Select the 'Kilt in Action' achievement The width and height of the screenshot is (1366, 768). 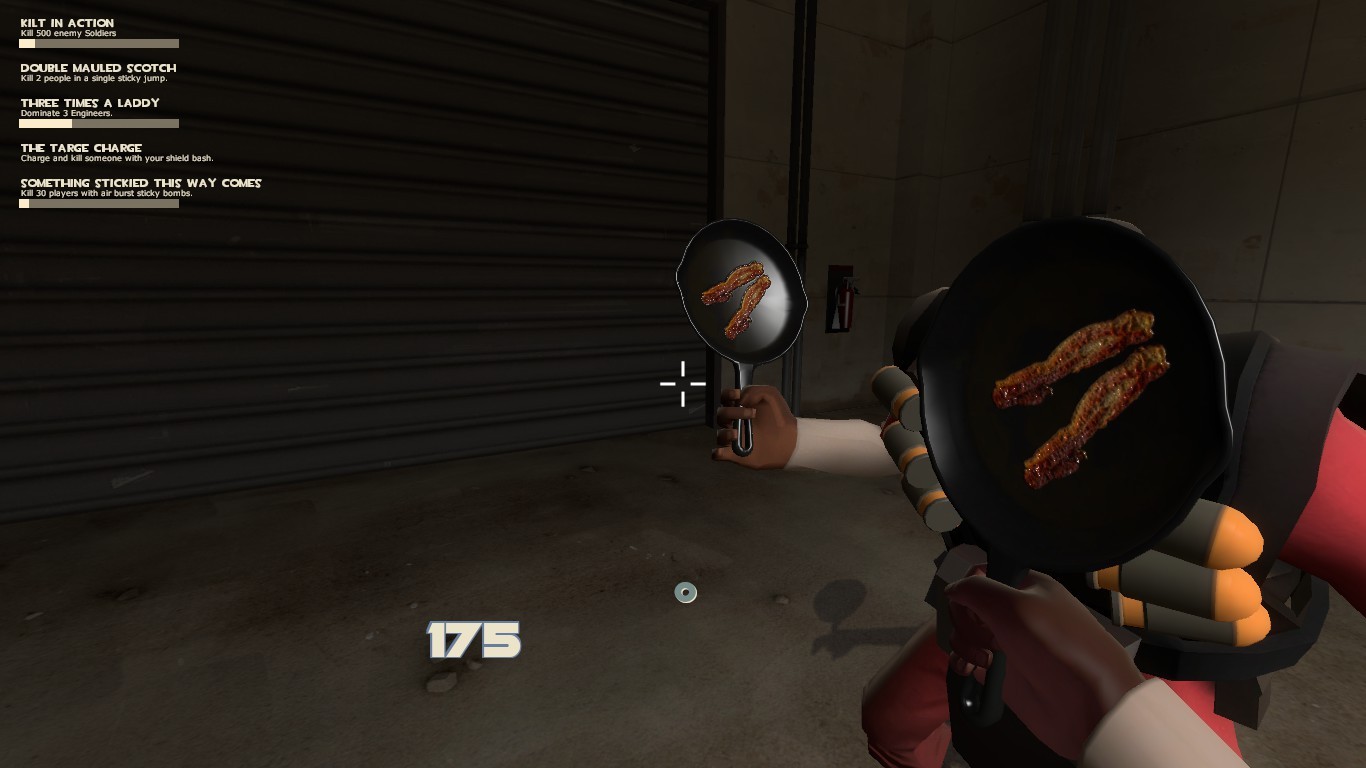(x=65, y=22)
